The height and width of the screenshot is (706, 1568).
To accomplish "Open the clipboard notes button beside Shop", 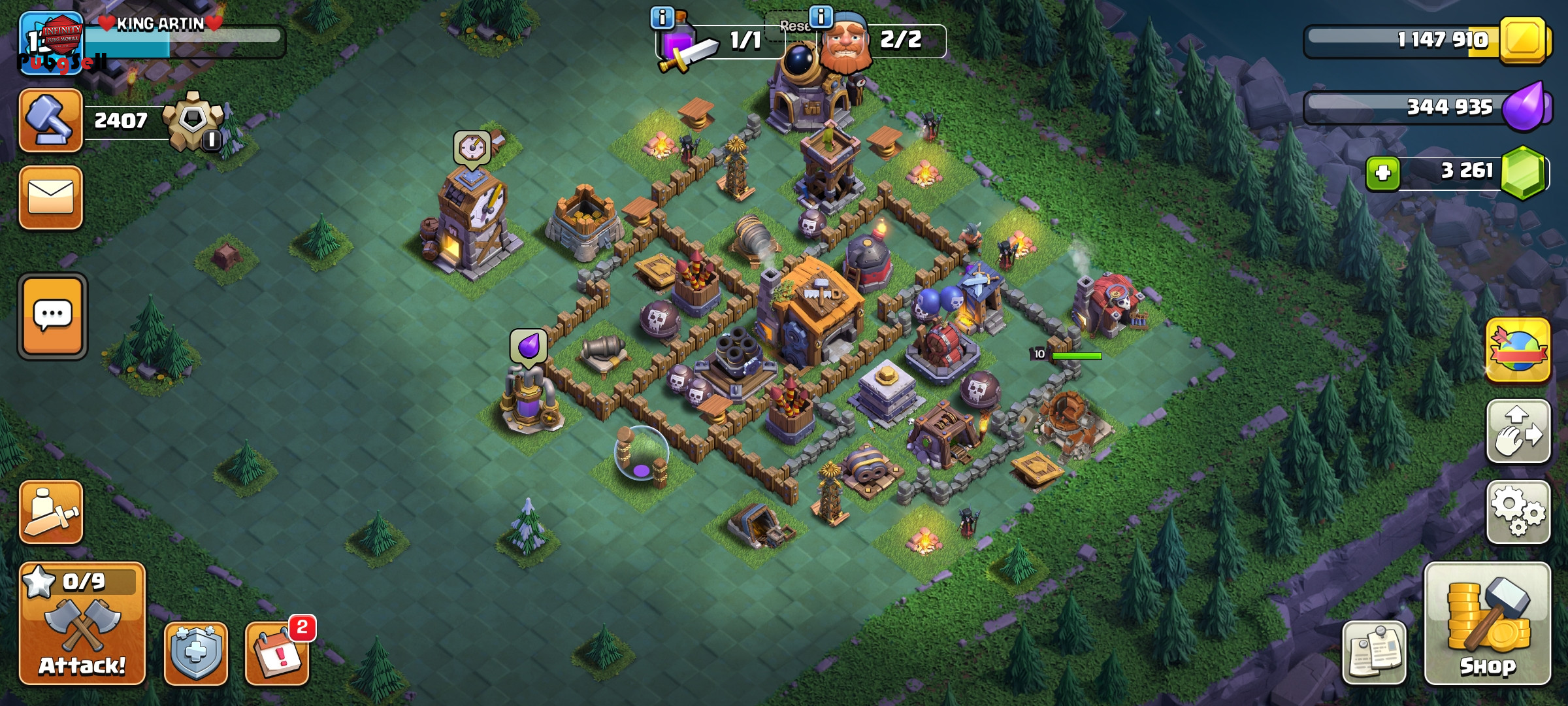I will click(x=1374, y=653).
